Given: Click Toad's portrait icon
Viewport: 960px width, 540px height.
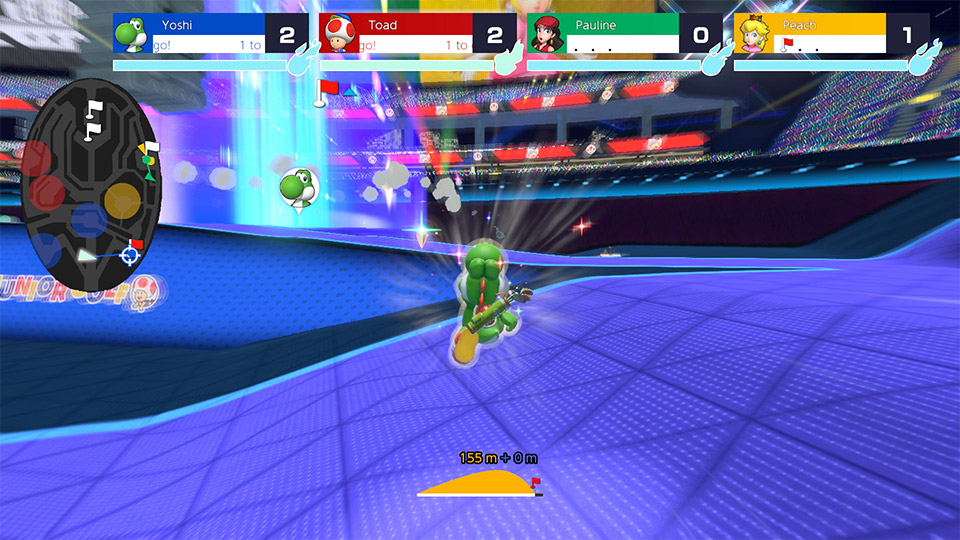Looking at the screenshot, I should coord(337,35).
